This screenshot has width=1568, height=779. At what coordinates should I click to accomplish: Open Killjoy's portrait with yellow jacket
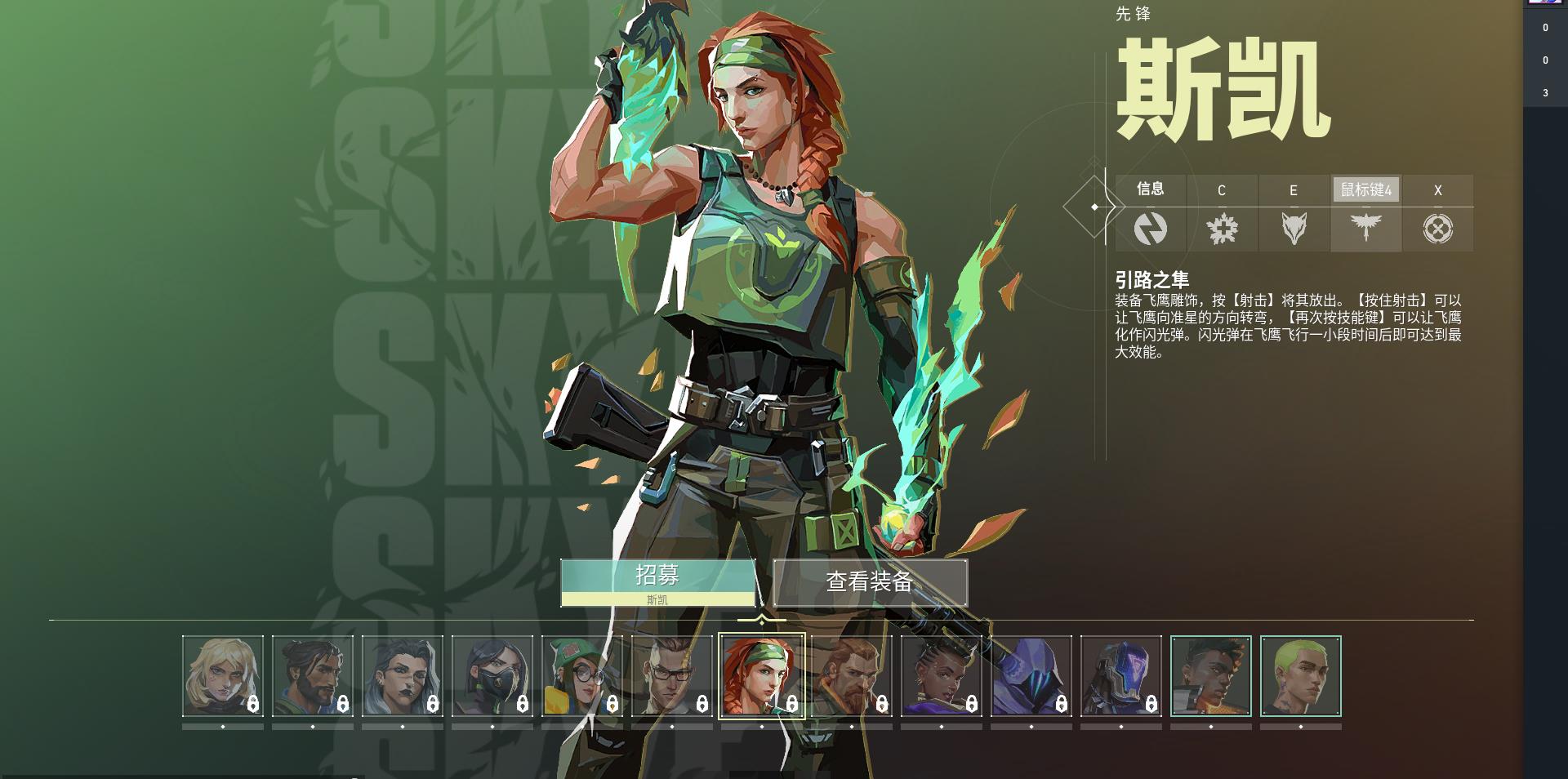point(584,674)
